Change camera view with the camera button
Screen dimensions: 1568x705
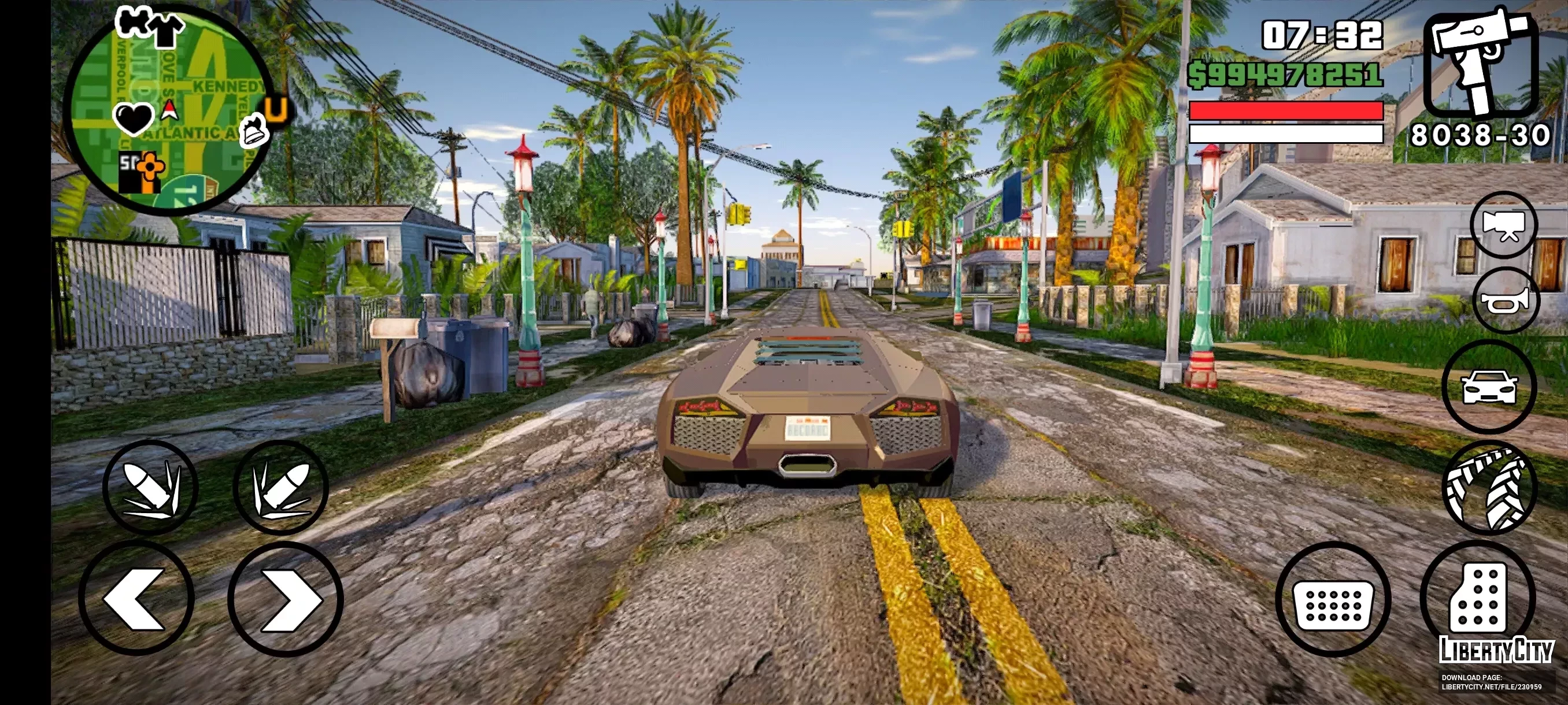[1503, 225]
